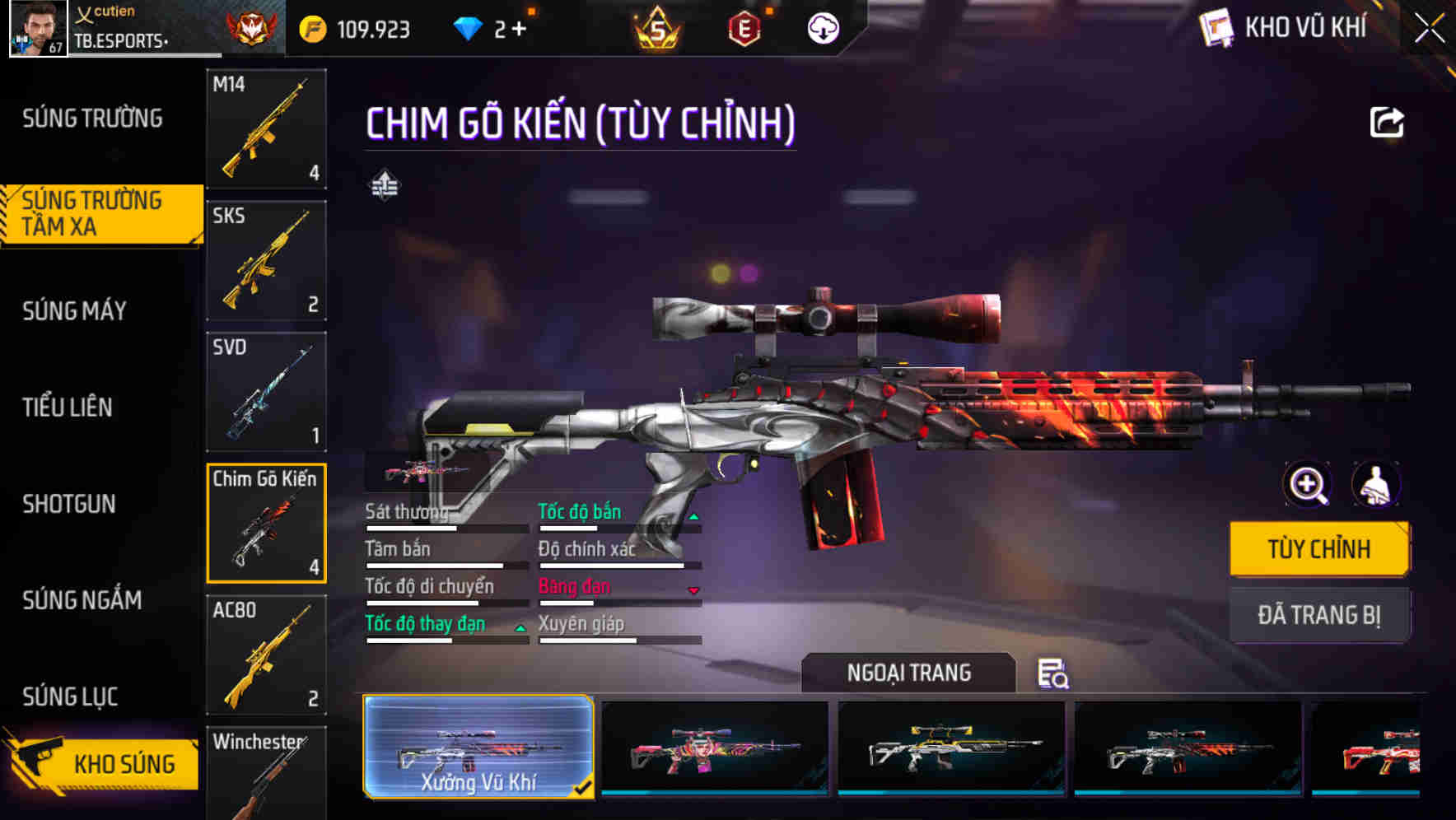Switch to the SÚNG MÁY category
Screen dimensions: 1456x820
pyautogui.click(x=74, y=310)
